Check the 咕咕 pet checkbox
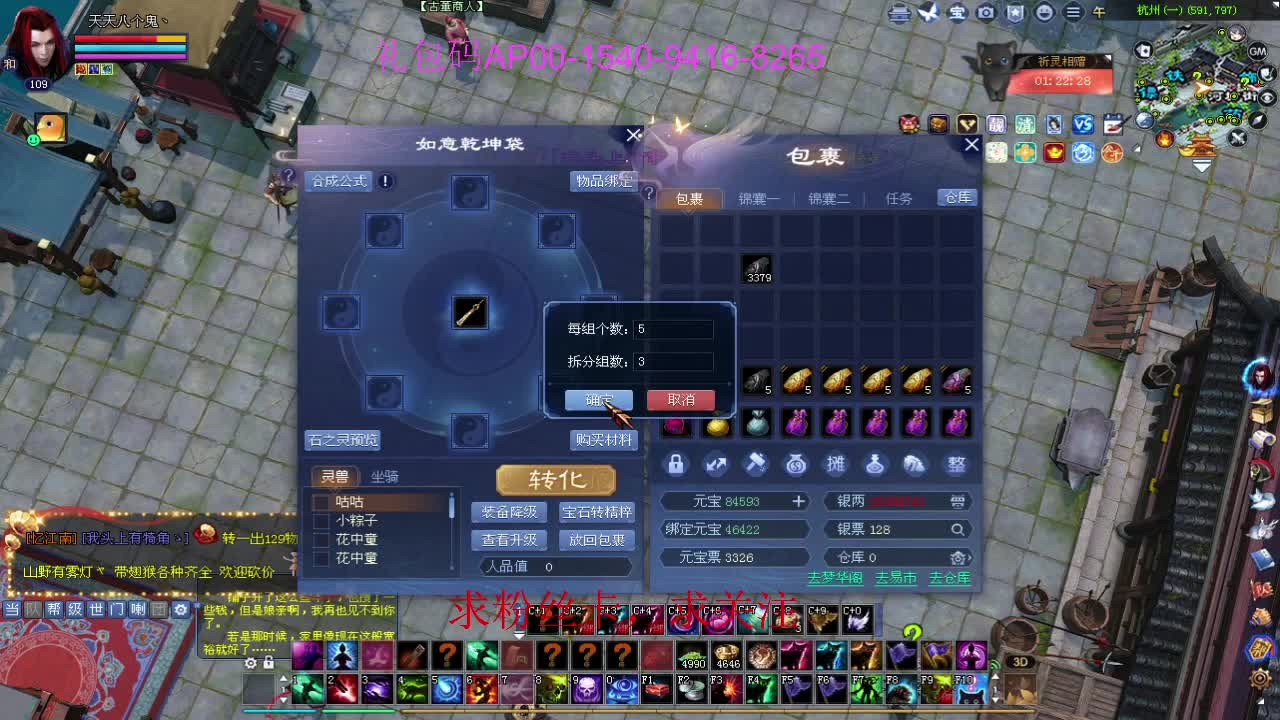 pyautogui.click(x=320, y=500)
